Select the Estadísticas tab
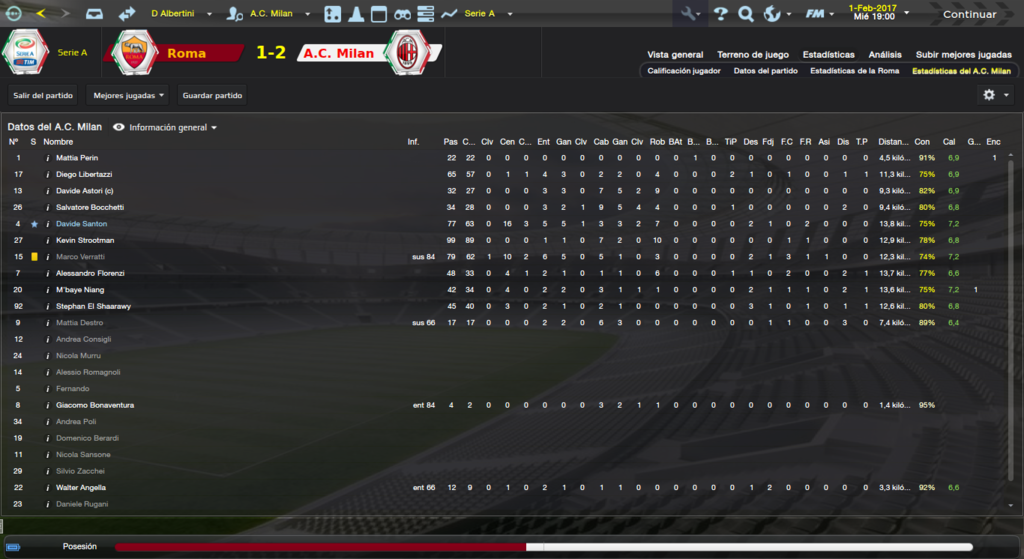 coord(828,54)
